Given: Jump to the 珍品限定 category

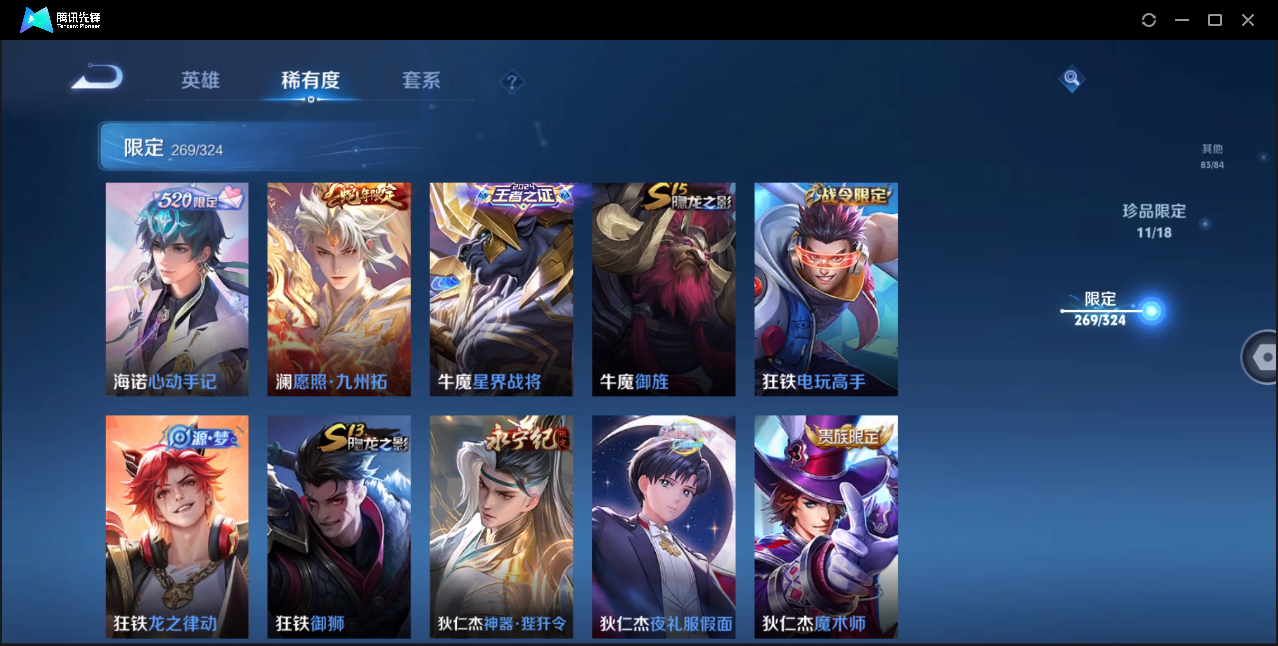Looking at the screenshot, I should 1153,221.
